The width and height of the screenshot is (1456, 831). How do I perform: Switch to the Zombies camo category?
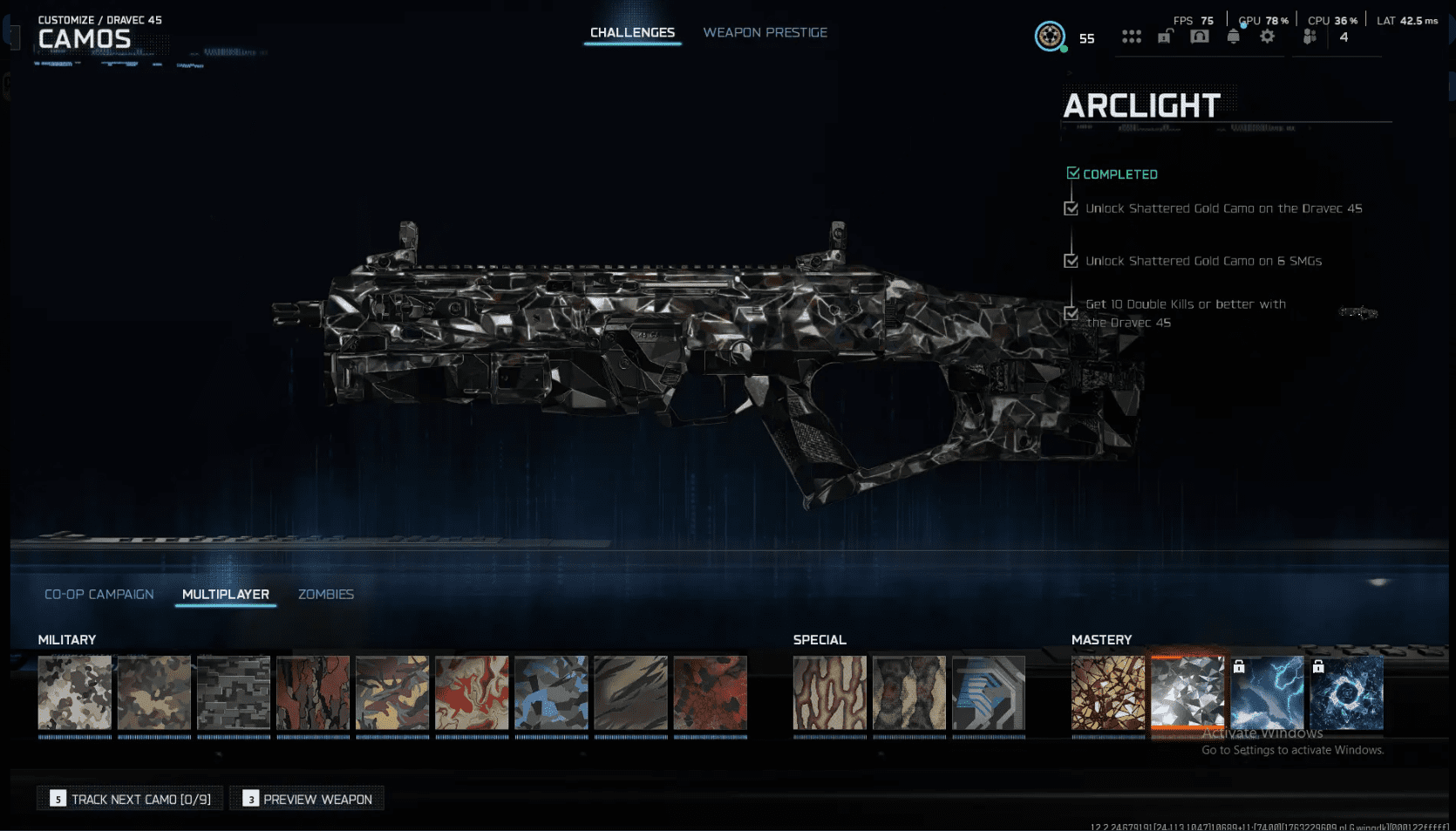click(326, 595)
